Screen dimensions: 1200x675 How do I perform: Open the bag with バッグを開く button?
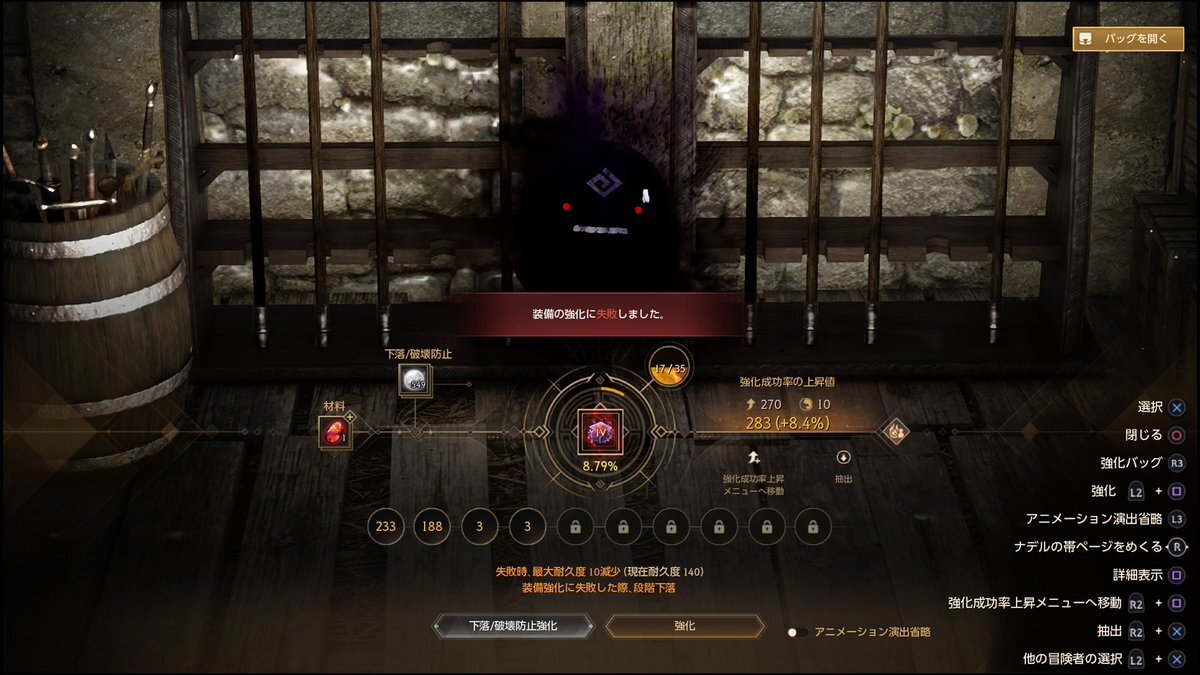click(x=1128, y=39)
